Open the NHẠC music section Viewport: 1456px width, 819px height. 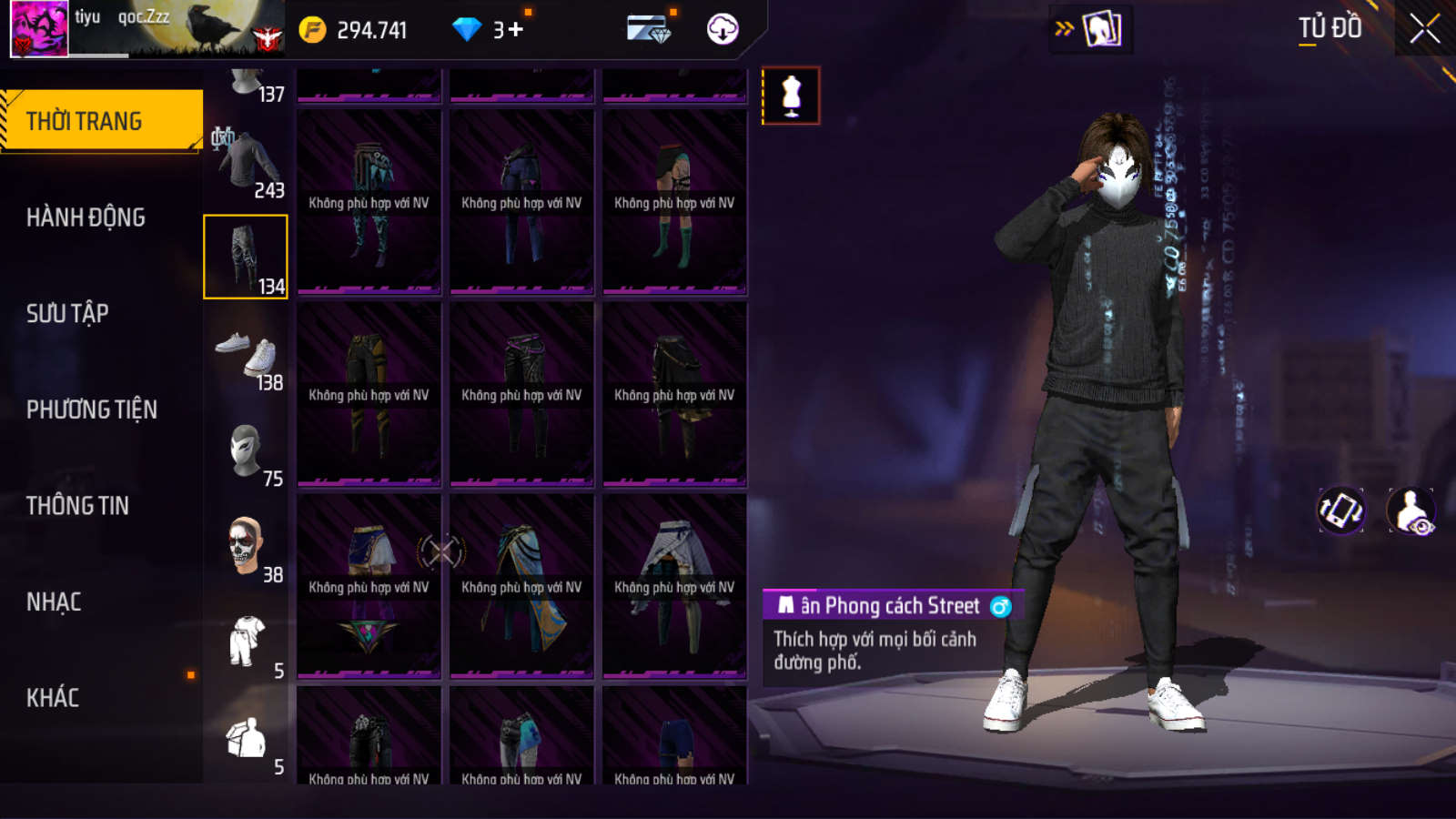tap(54, 602)
